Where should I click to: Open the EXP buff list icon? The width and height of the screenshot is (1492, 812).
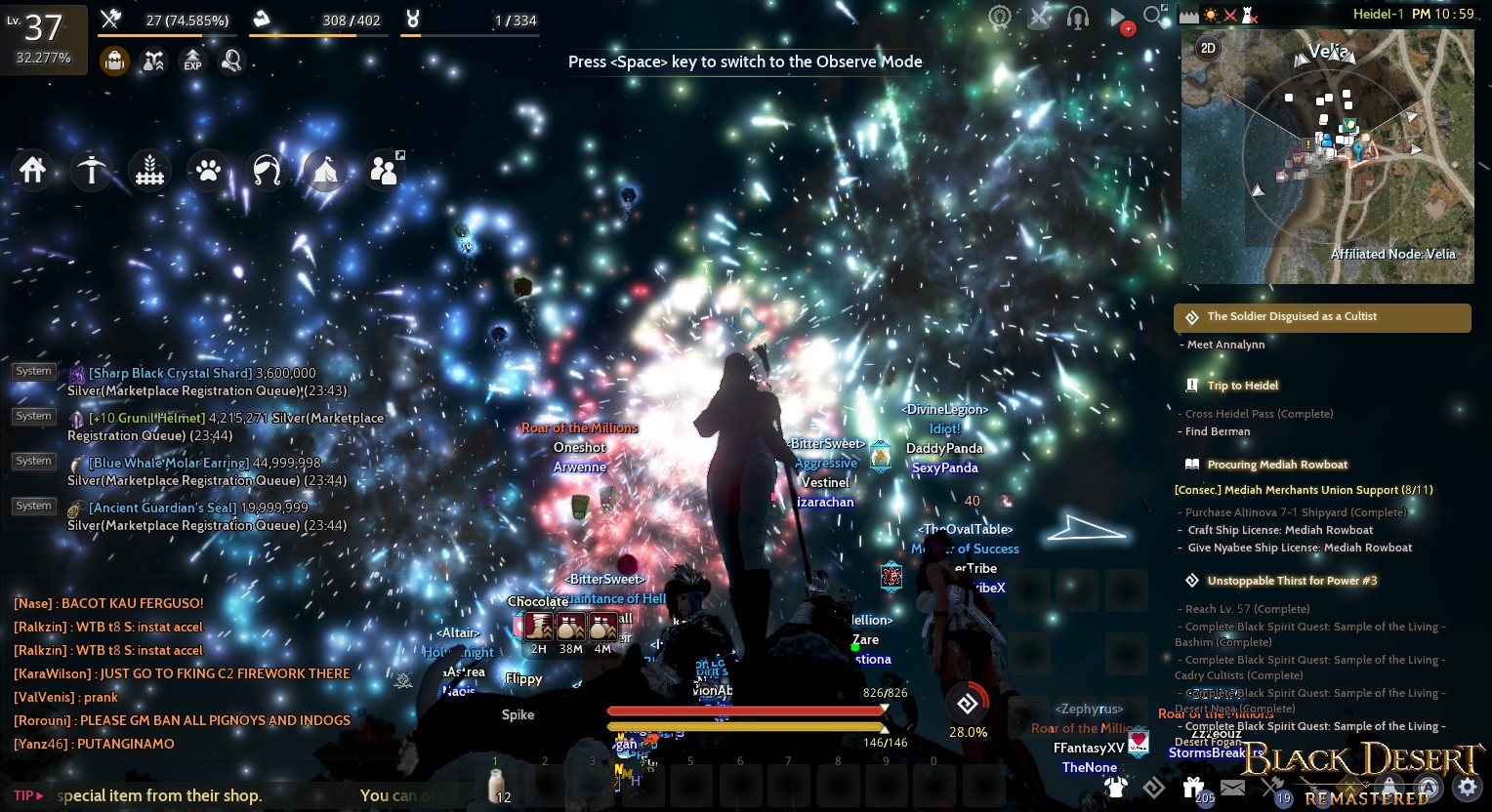point(191,61)
